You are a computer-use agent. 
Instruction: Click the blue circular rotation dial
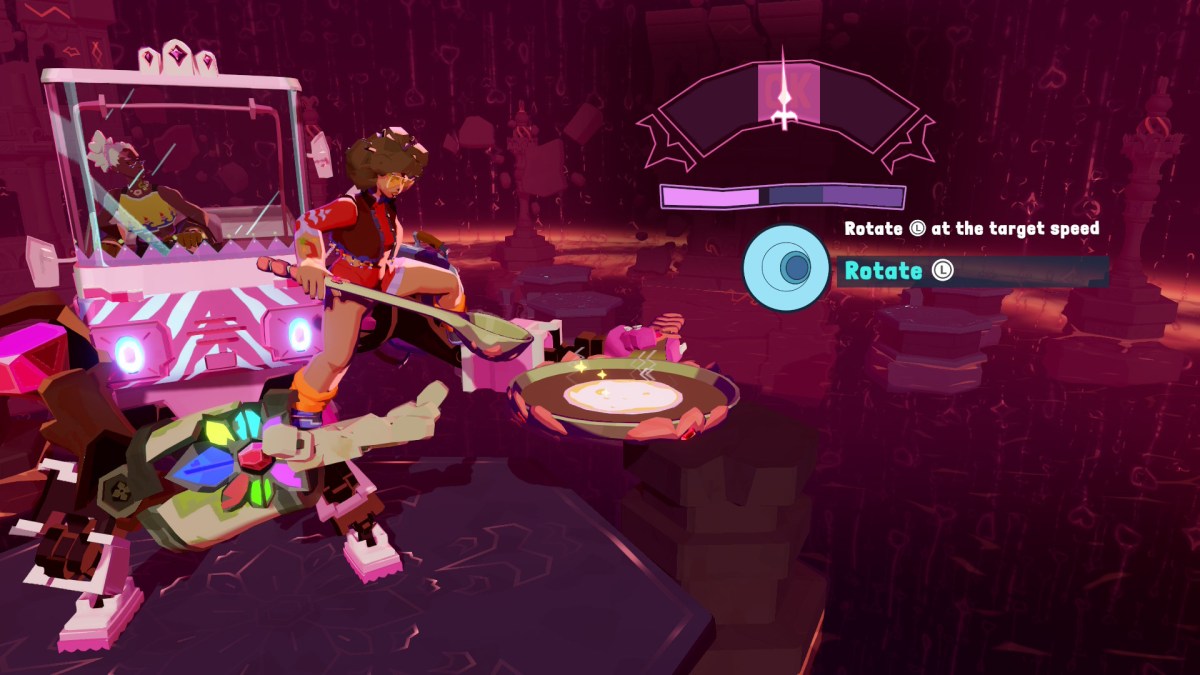pos(786,267)
